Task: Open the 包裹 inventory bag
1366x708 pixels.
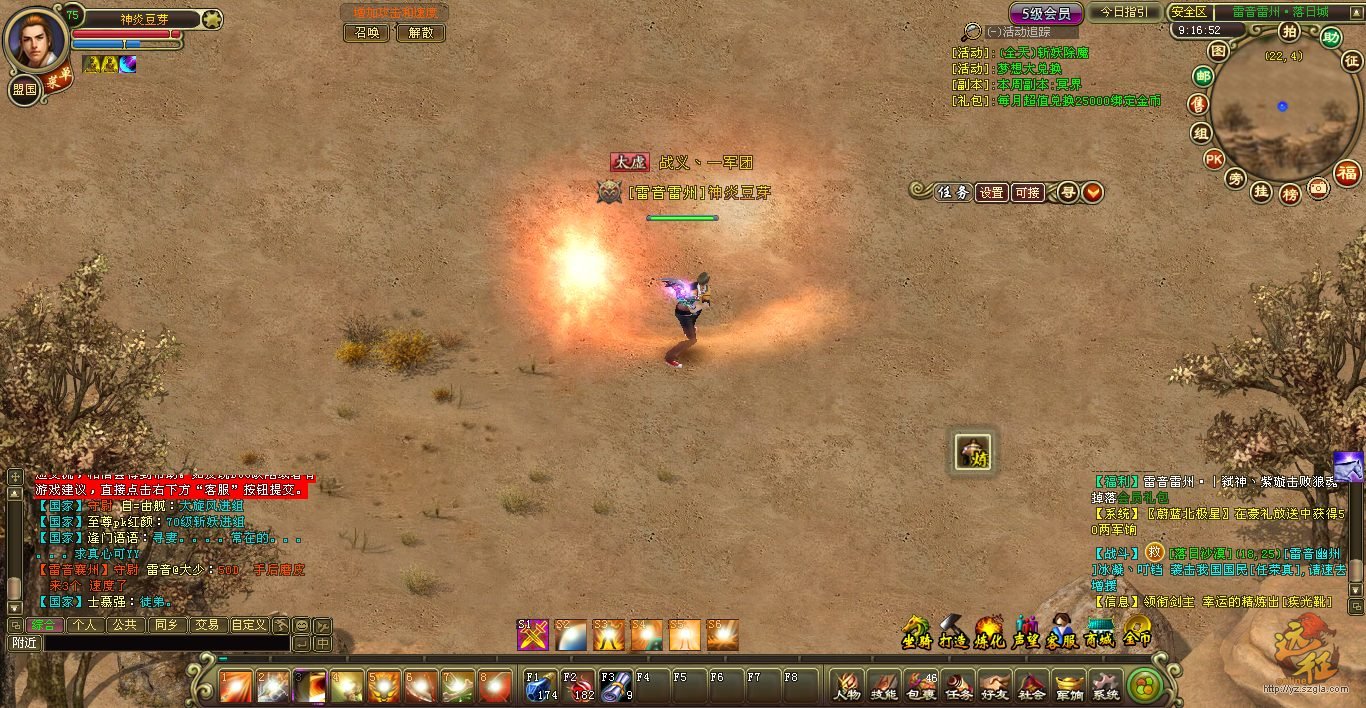Action: point(920,686)
